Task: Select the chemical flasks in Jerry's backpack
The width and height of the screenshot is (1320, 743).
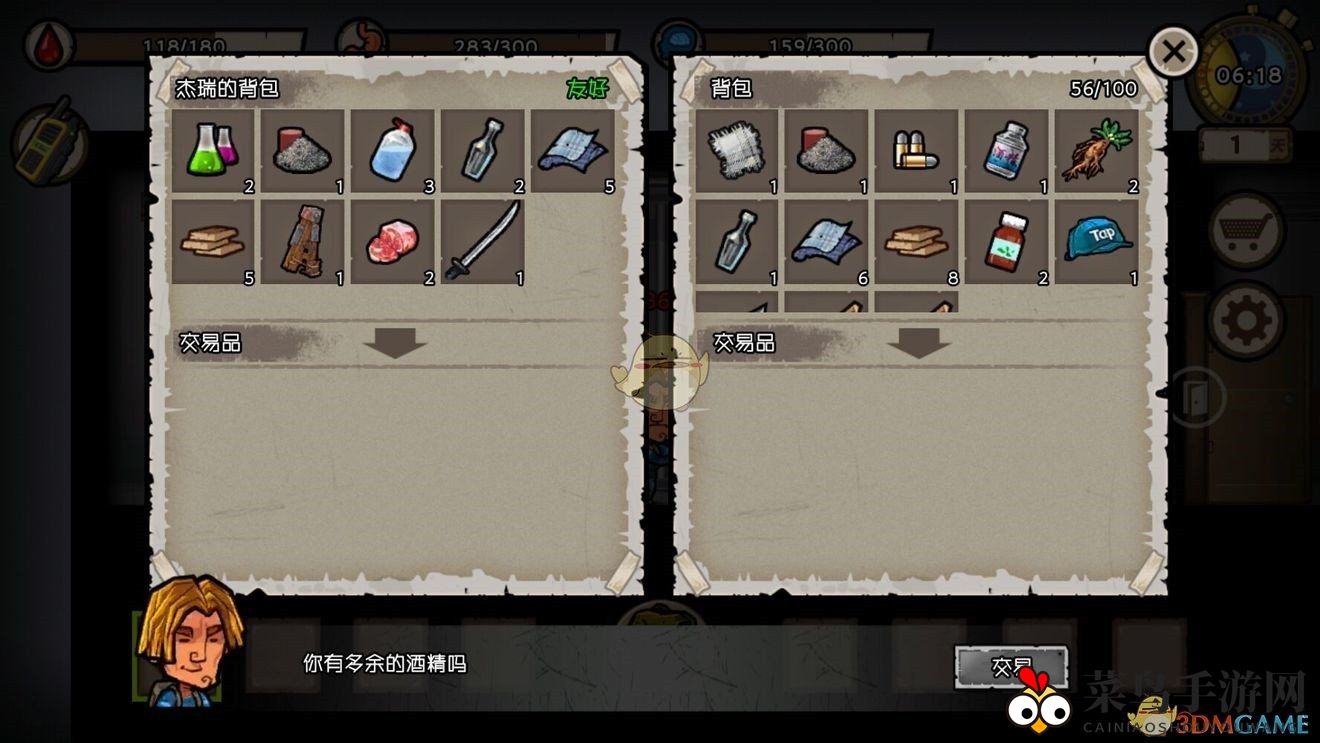Action: pyautogui.click(x=211, y=150)
